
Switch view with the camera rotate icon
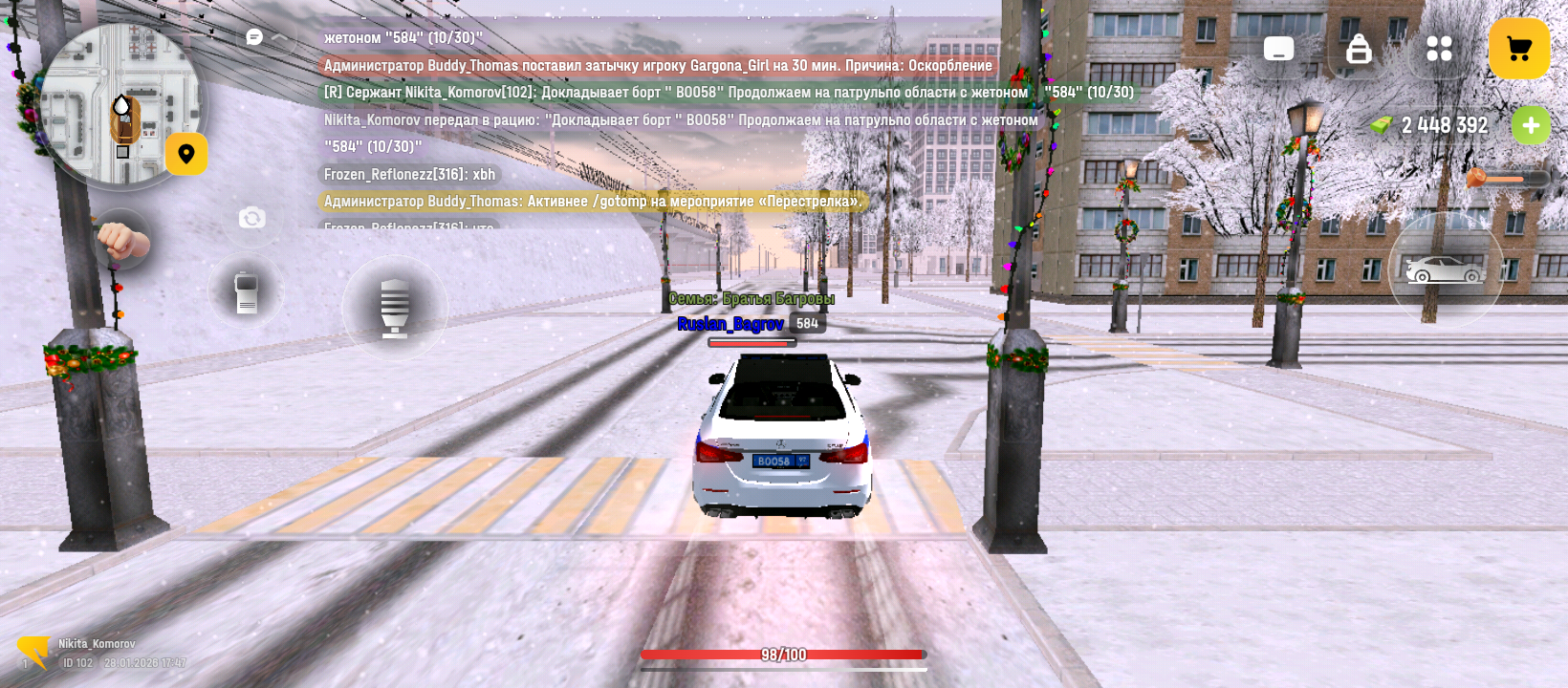pos(251,218)
